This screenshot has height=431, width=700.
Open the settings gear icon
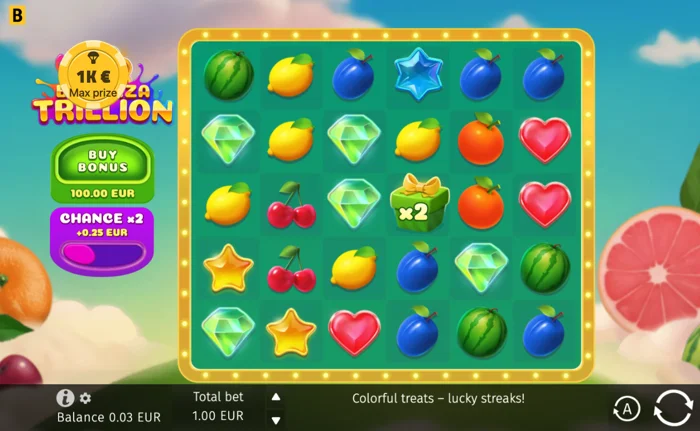click(85, 398)
